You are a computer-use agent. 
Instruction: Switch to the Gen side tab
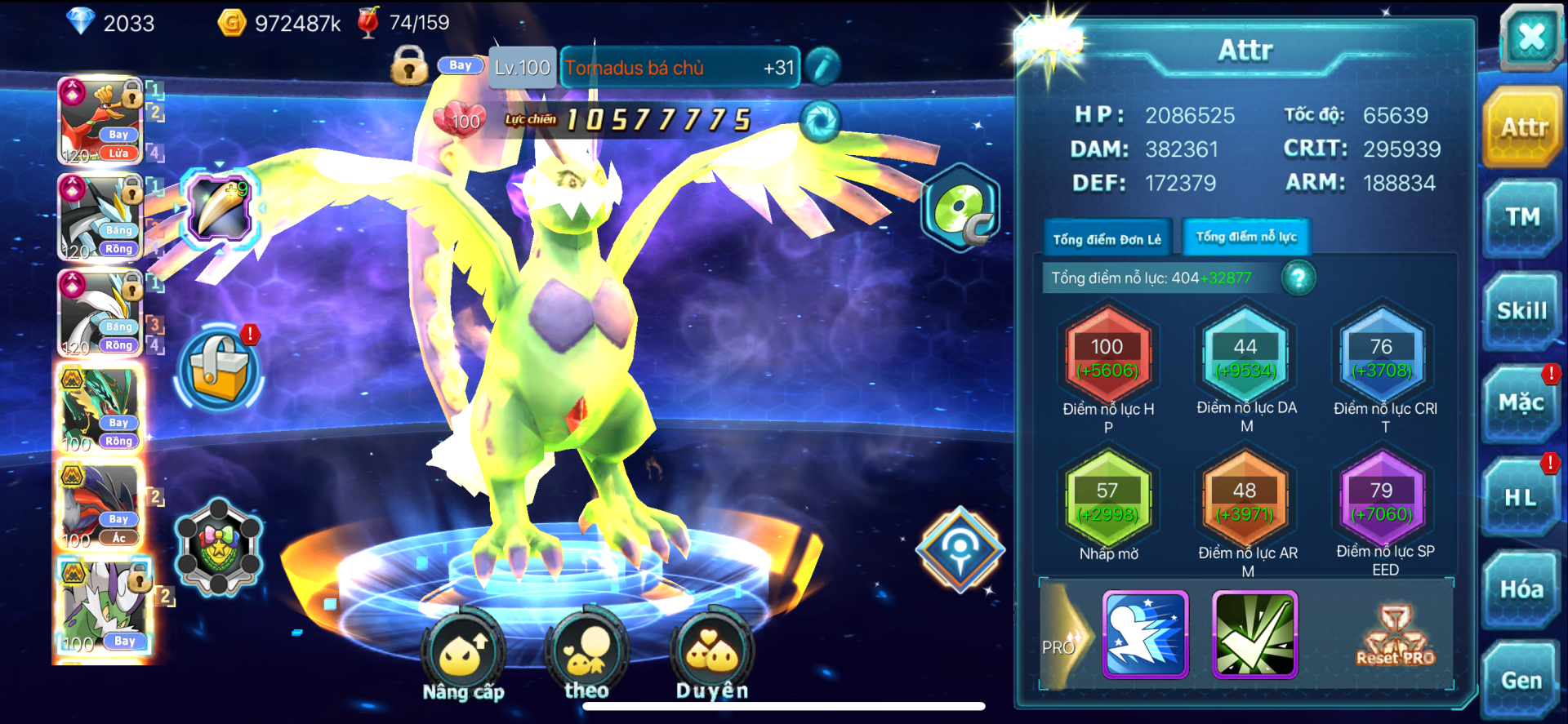[x=1521, y=680]
